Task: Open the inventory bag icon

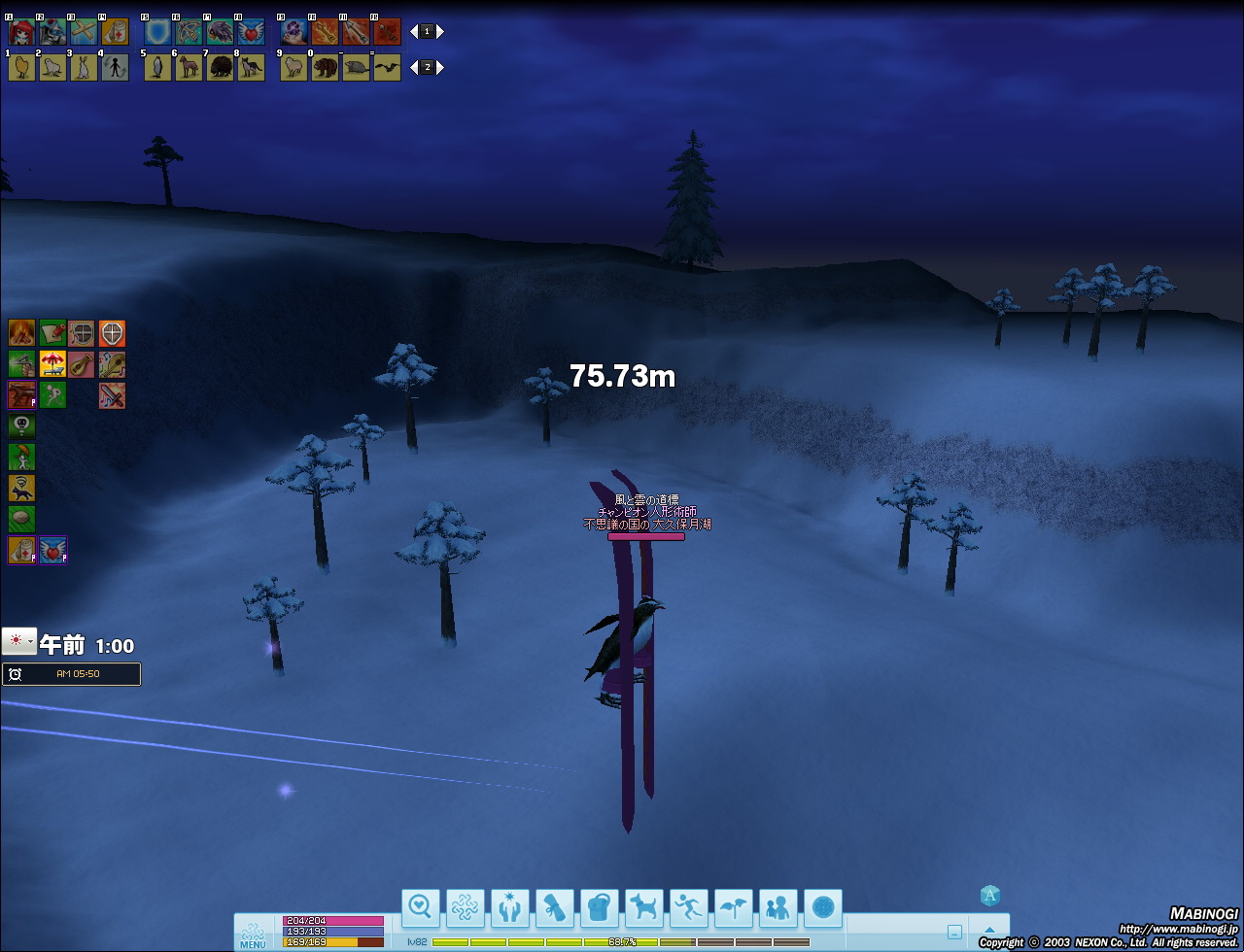Action: 600,908
